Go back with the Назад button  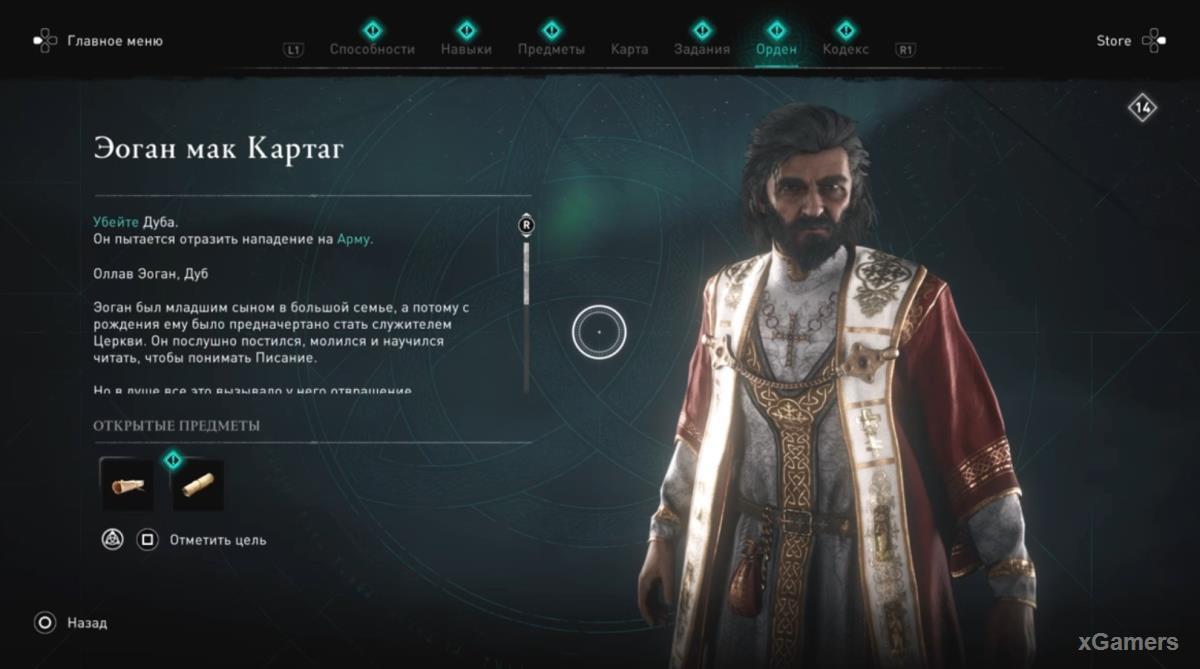coord(86,623)
